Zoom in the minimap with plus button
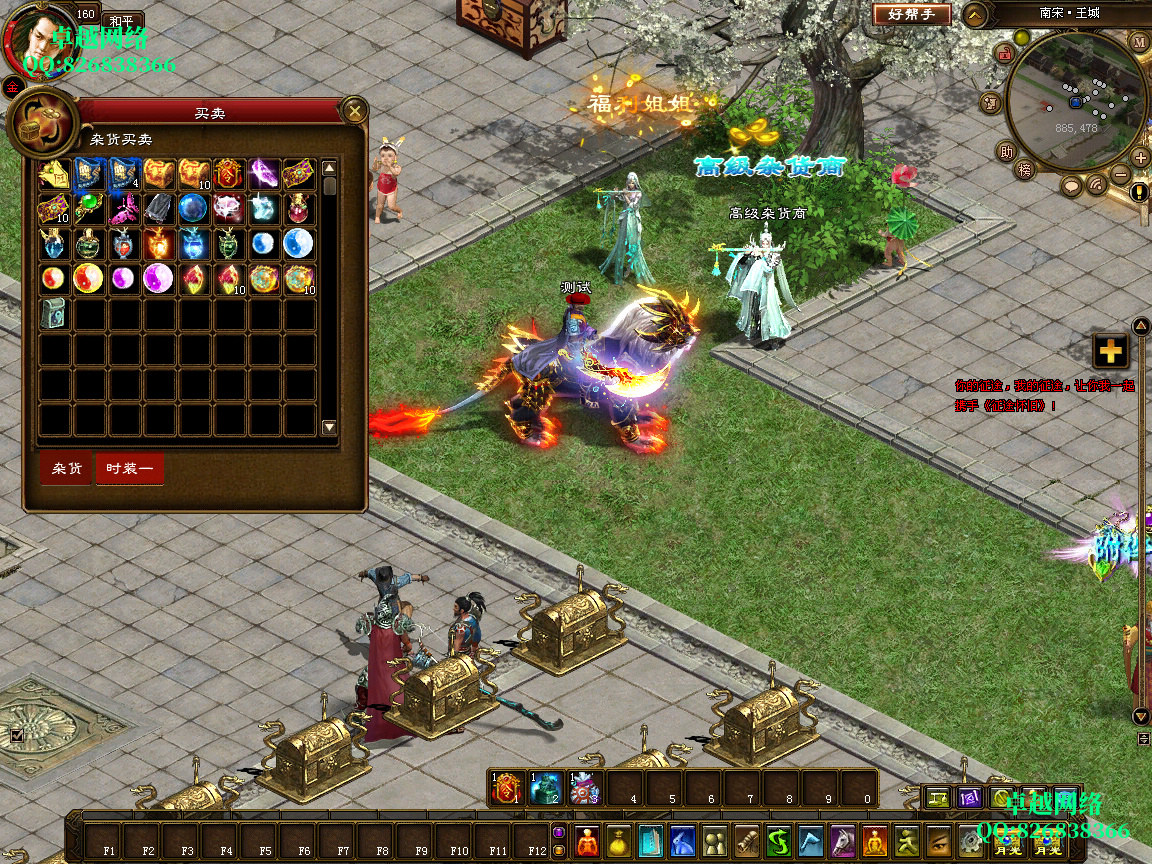 point(1141,157)
